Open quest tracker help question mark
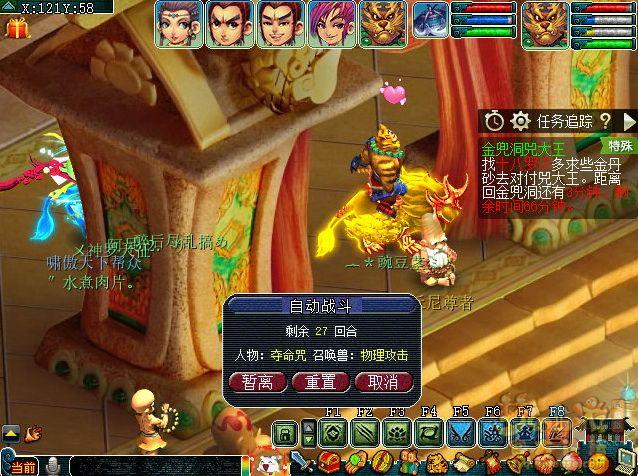The height and width of the screenshot is (476, 638). [x=604, y=121]
